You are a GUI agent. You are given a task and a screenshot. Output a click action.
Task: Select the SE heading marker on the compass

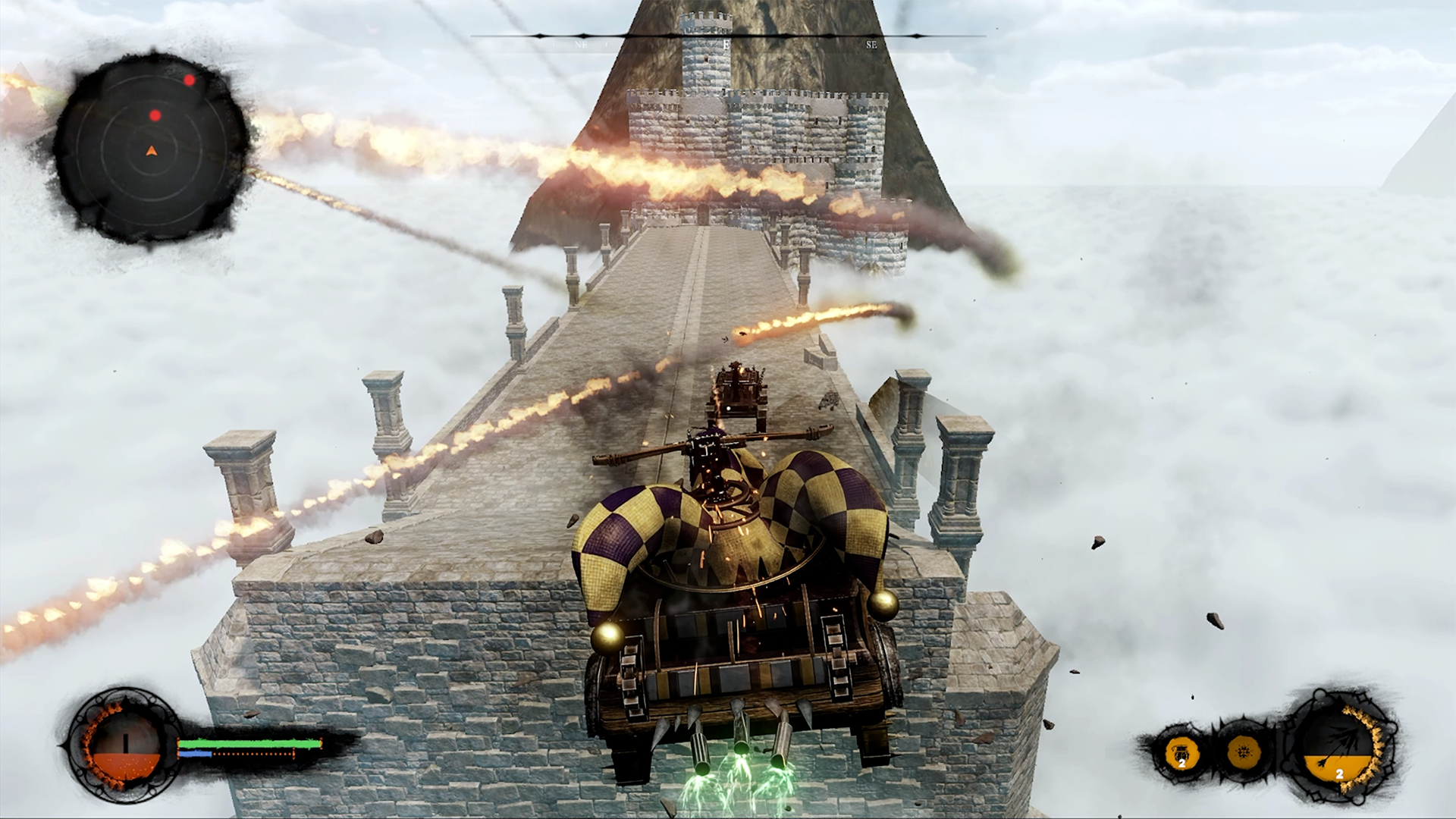tap(871, 45)
